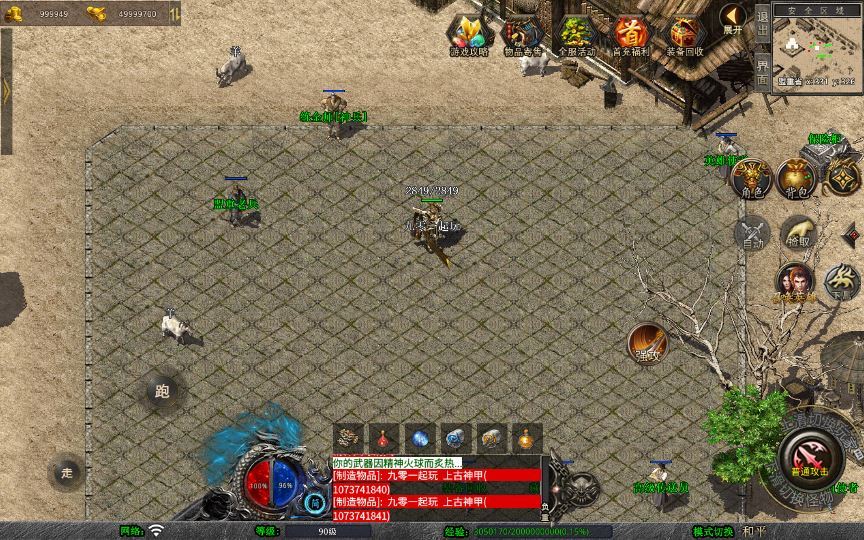Open the 角色 character sheet
Image resolution: width=864 pixels, height=540 pixels.
[750, 178]
